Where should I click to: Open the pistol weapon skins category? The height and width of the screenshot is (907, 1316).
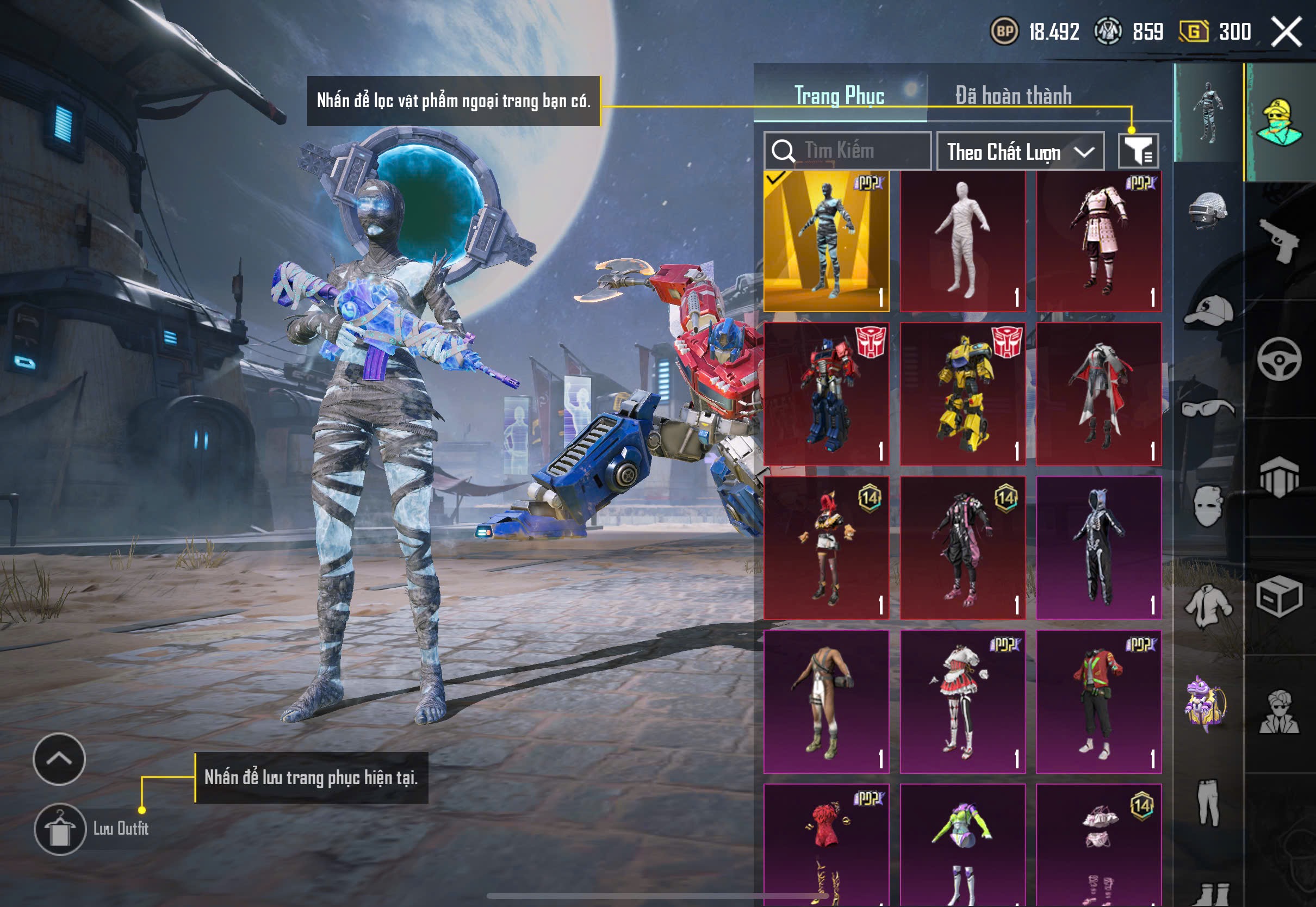[x=1279, y=240]
